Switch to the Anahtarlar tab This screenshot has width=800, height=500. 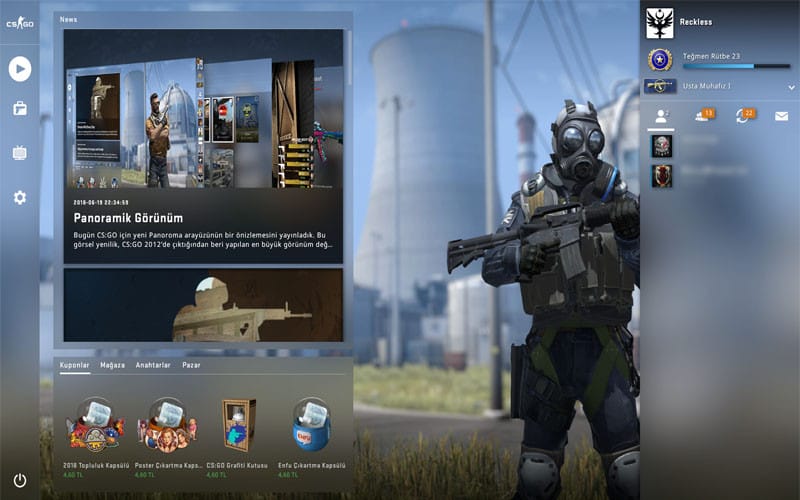click(x=153, y=366)
